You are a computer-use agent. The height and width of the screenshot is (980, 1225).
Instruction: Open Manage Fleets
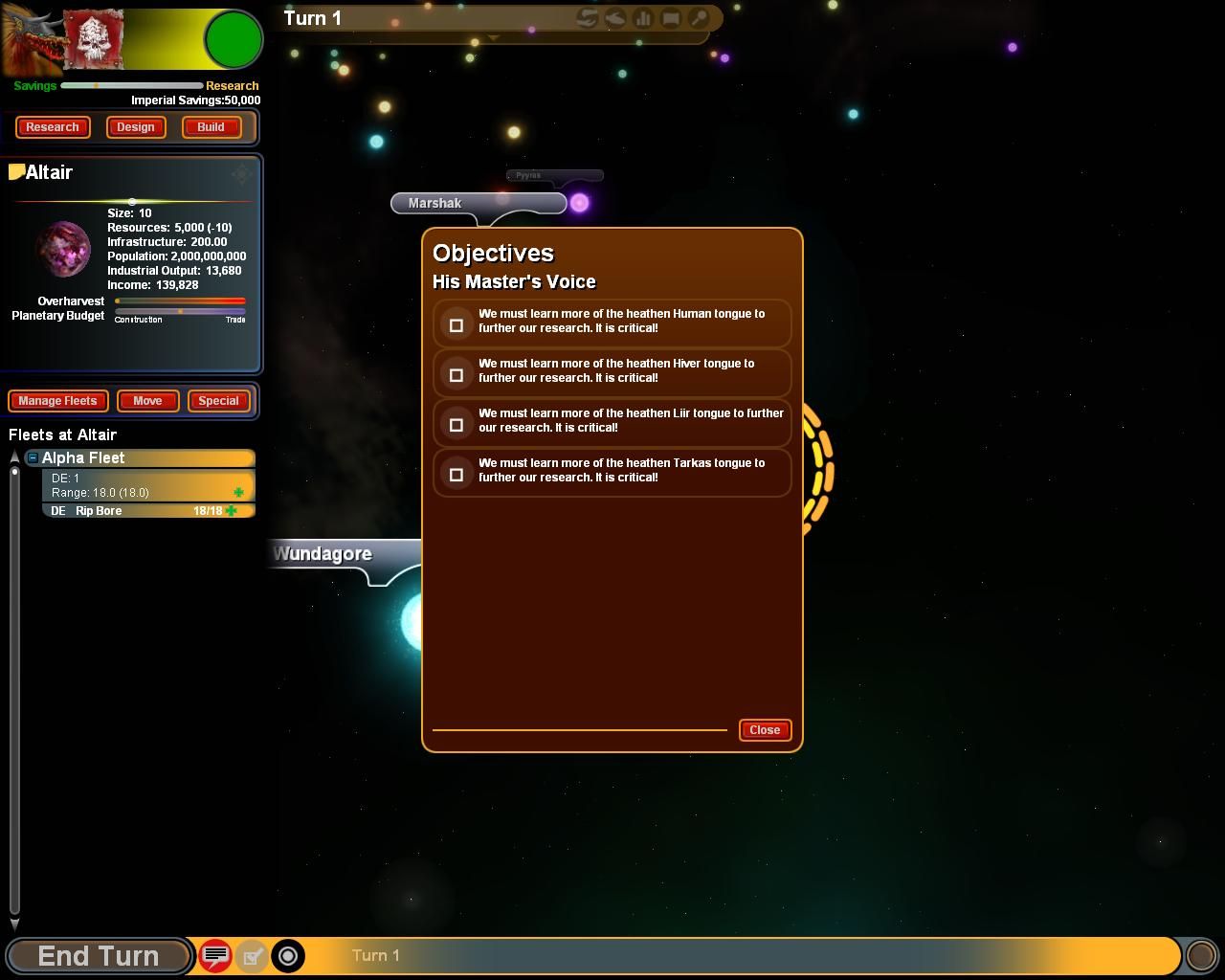57,401
